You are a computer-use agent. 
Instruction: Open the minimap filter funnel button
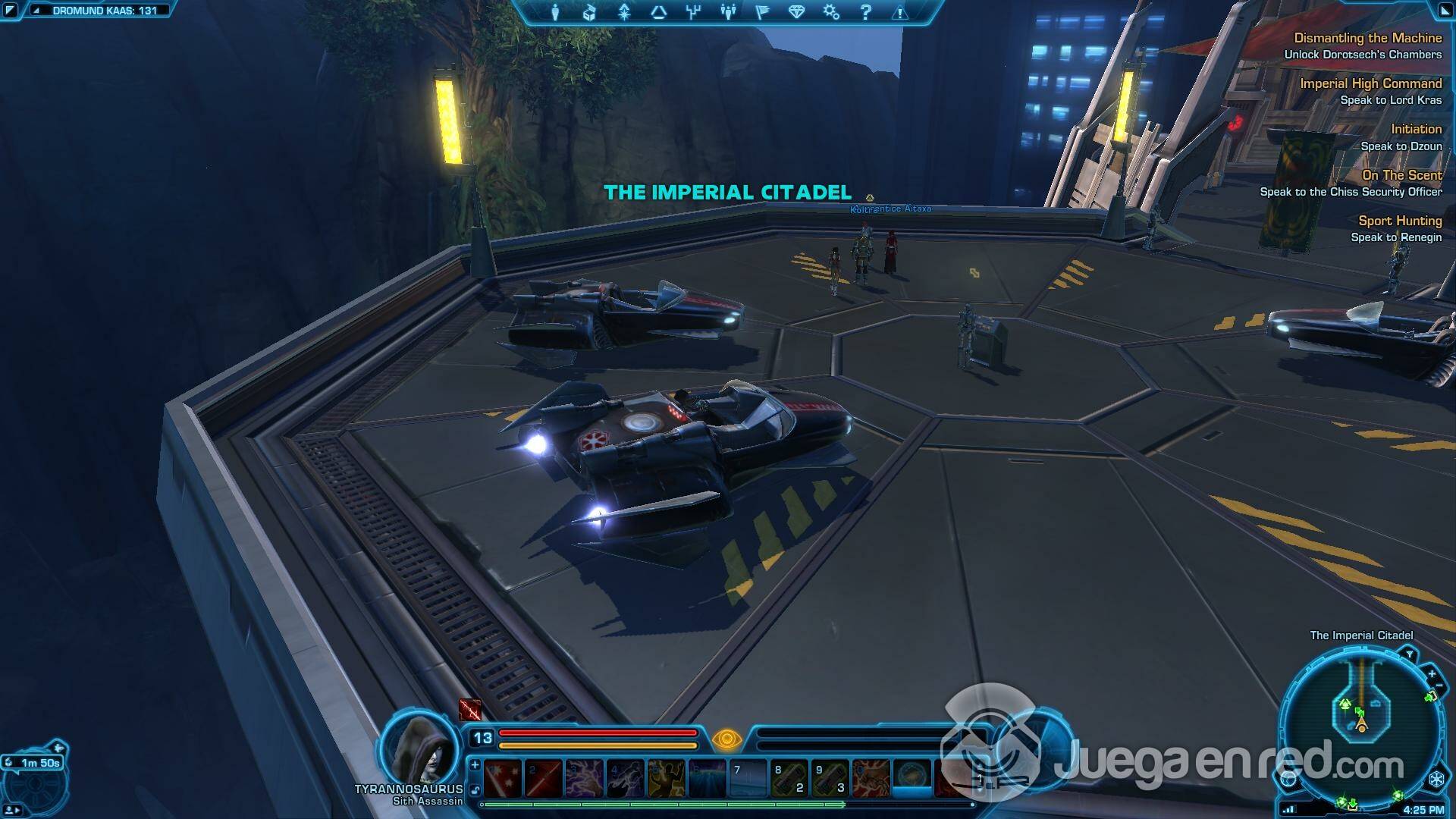coord(1409,654)
